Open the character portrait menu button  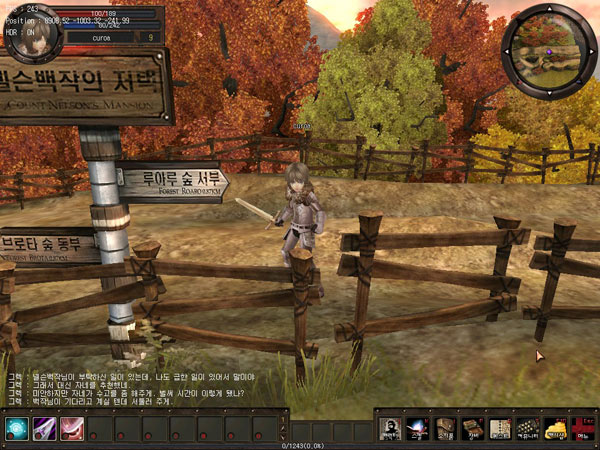[391, 429]
